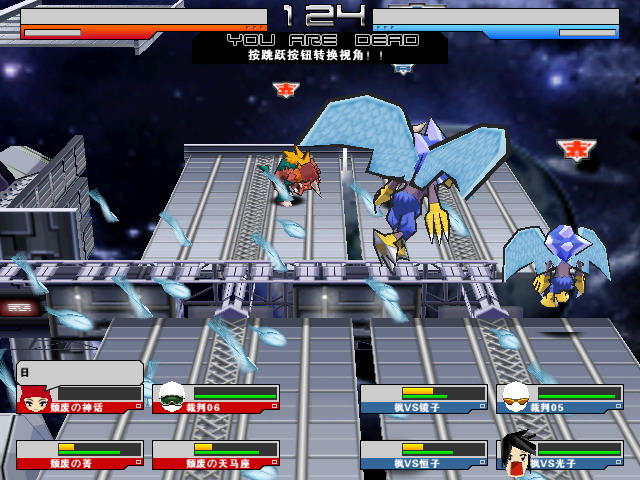Select the 枫VS光子 player panel
This screenshot has height=480, width=640.
click(x=560, y=455)
